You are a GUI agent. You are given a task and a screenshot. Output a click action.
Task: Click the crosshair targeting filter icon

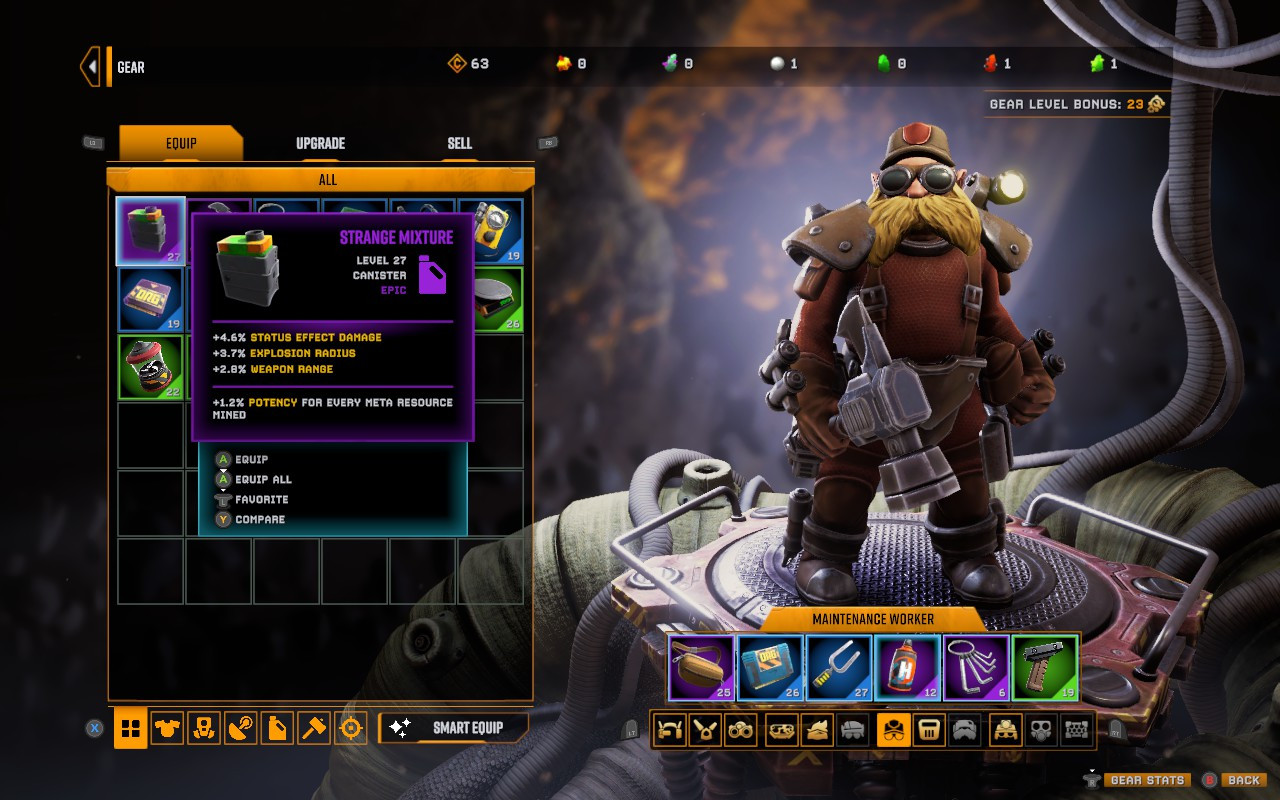pyautogui.click(x=349, y=729)
